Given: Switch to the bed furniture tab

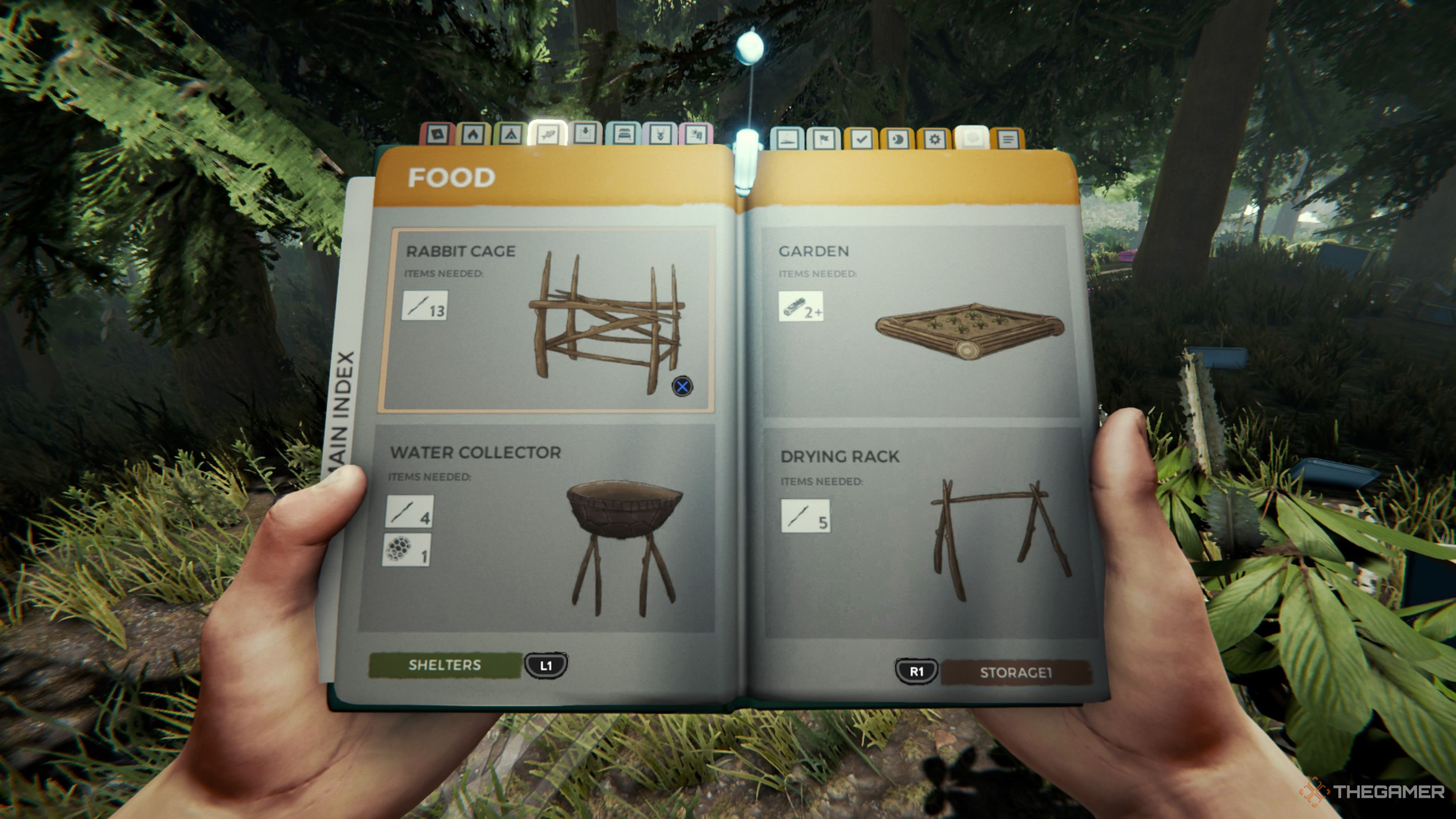Looking at the screenshot, I should [x=623, y=135].
